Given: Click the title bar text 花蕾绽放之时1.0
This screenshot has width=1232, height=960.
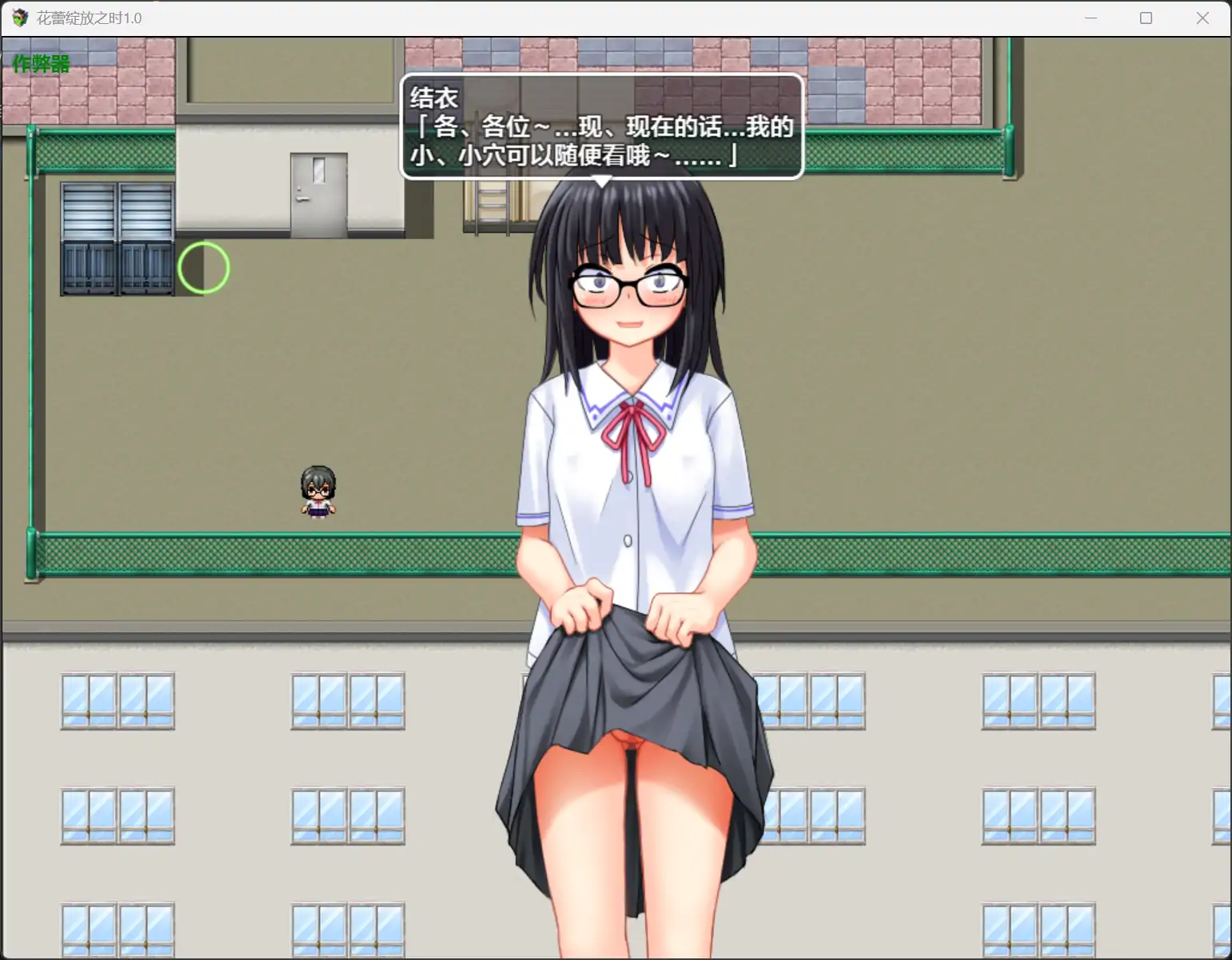Looking at the screenshot, I should pyautogui.click(x=88, y=18).
